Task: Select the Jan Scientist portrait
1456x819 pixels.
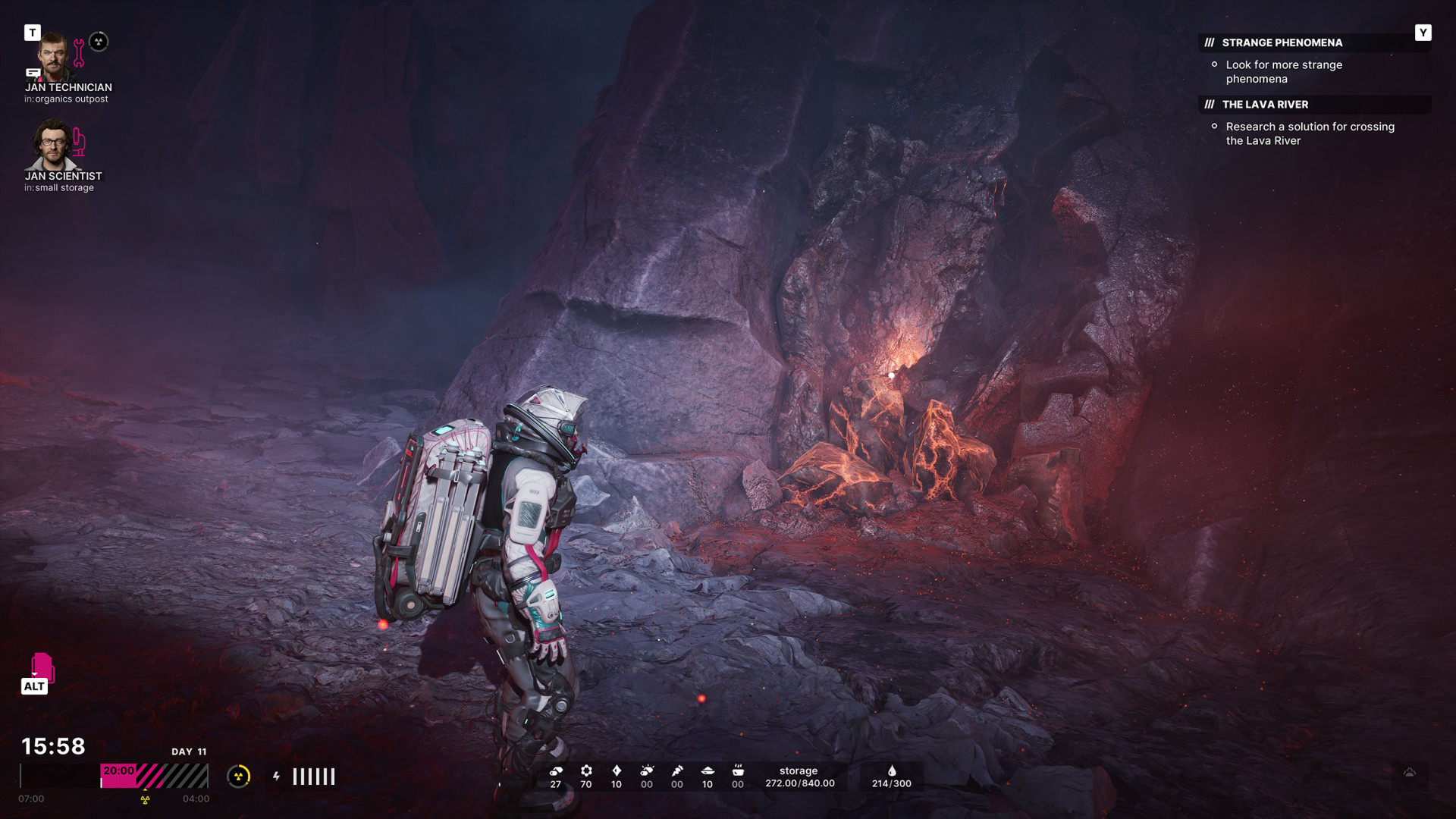Action: [52, 145]
